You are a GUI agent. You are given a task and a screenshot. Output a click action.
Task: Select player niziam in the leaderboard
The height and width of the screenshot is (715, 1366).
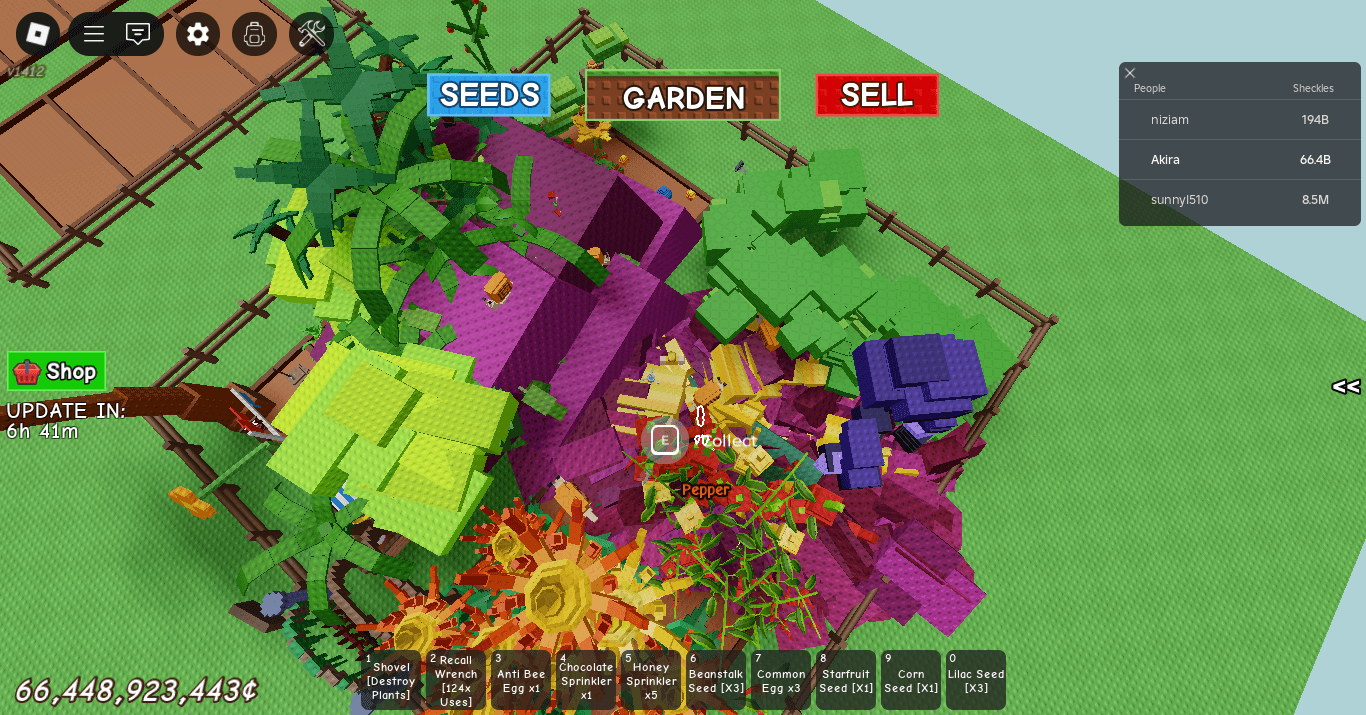click(x=1170, y=120)
